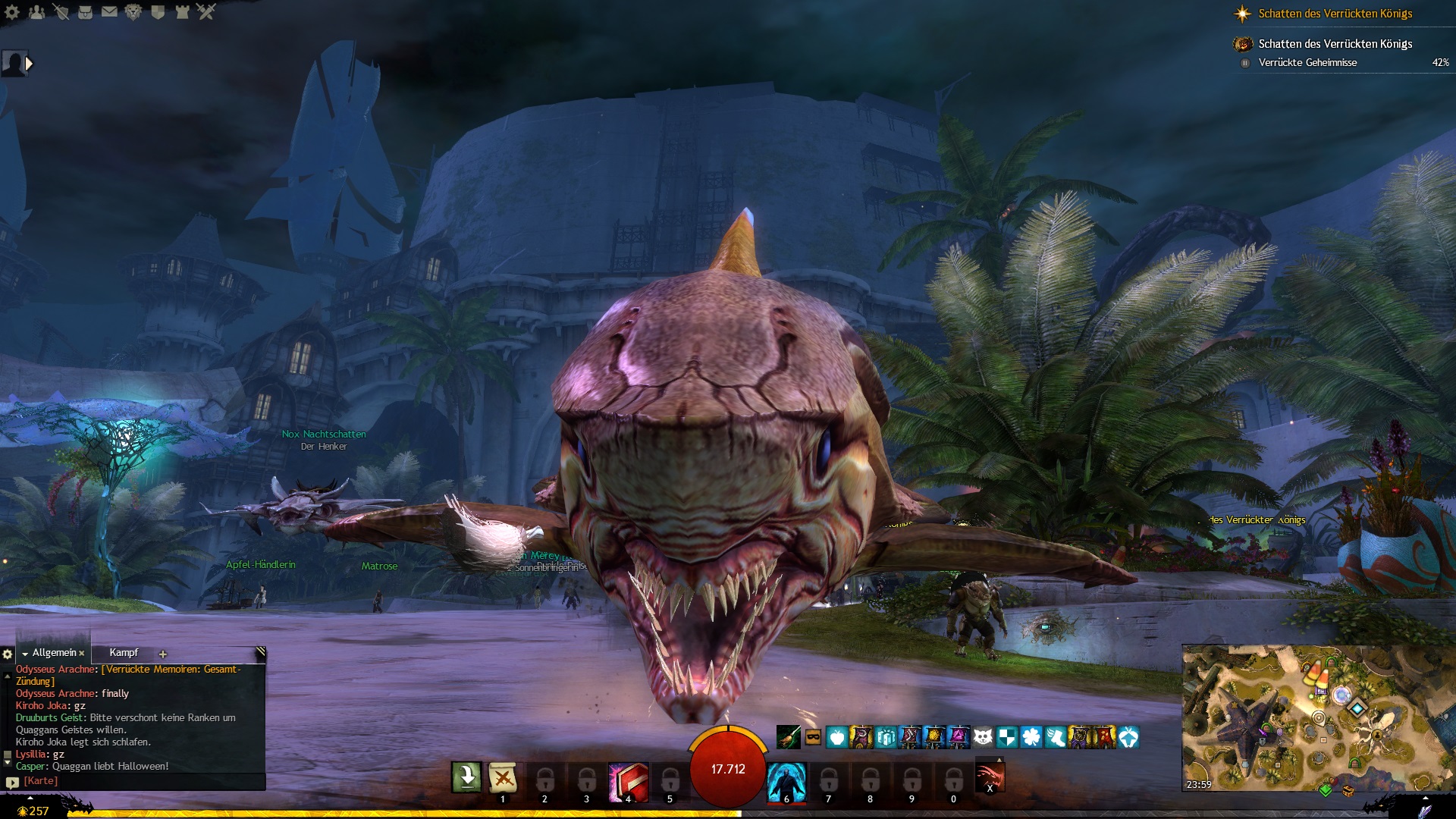
Task: Select the Verrückte Geheimnisse objective tracker
Action: click(1307, 63)
